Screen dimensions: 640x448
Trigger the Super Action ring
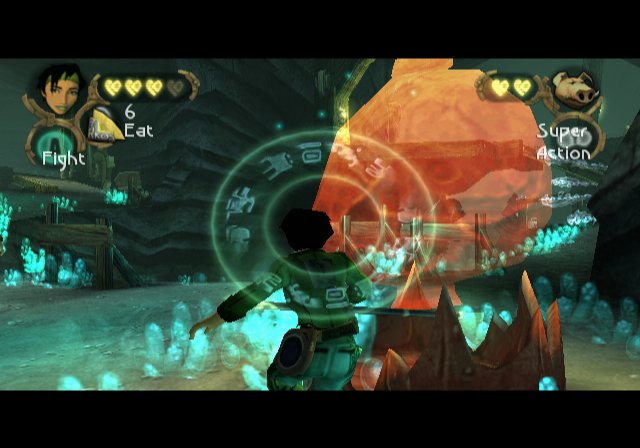pos(578,138)
